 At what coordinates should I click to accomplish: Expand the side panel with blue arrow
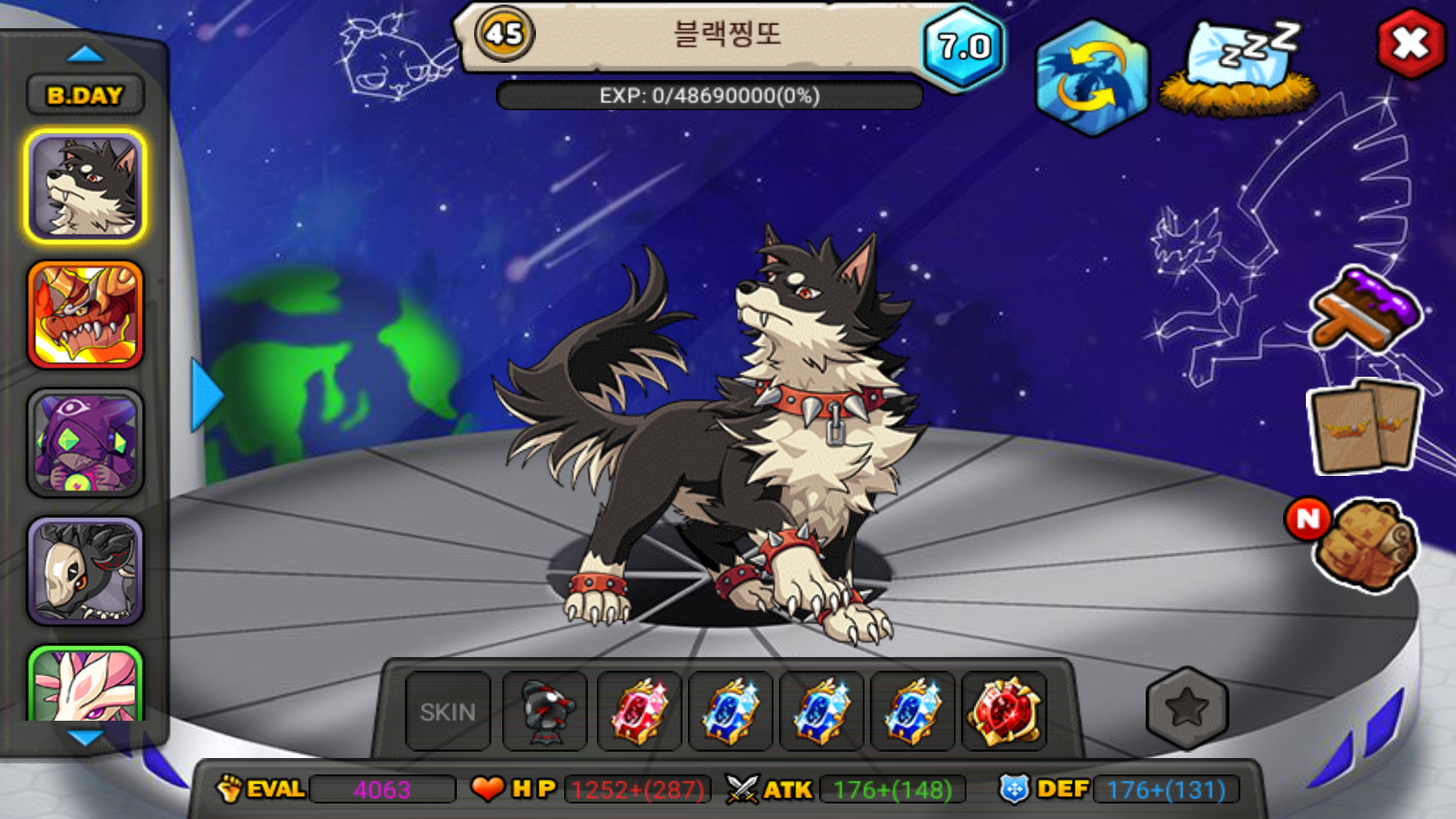[207, 395]
